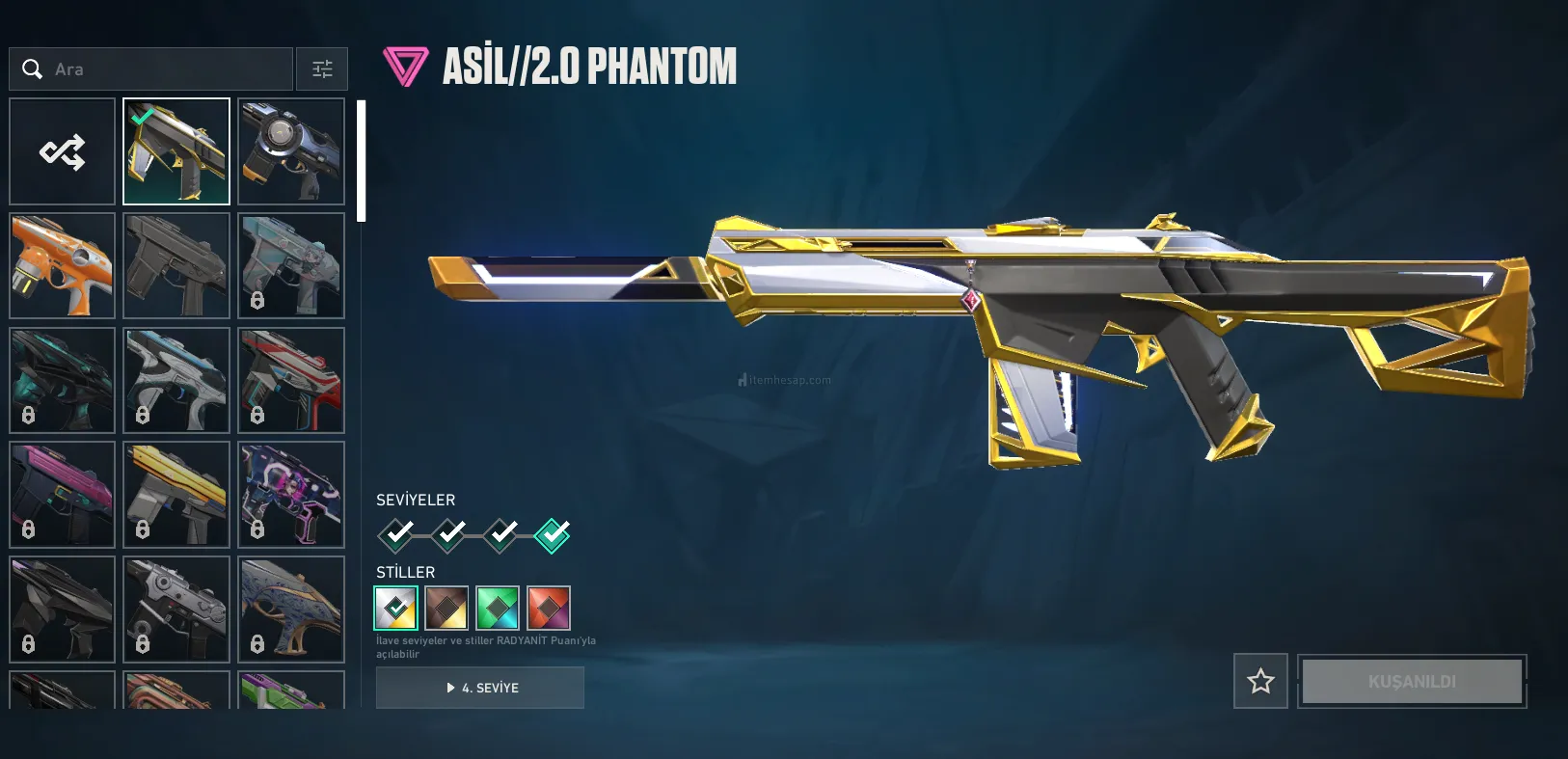Click the Ara search field
The image size is (1568, 759).
164,69
